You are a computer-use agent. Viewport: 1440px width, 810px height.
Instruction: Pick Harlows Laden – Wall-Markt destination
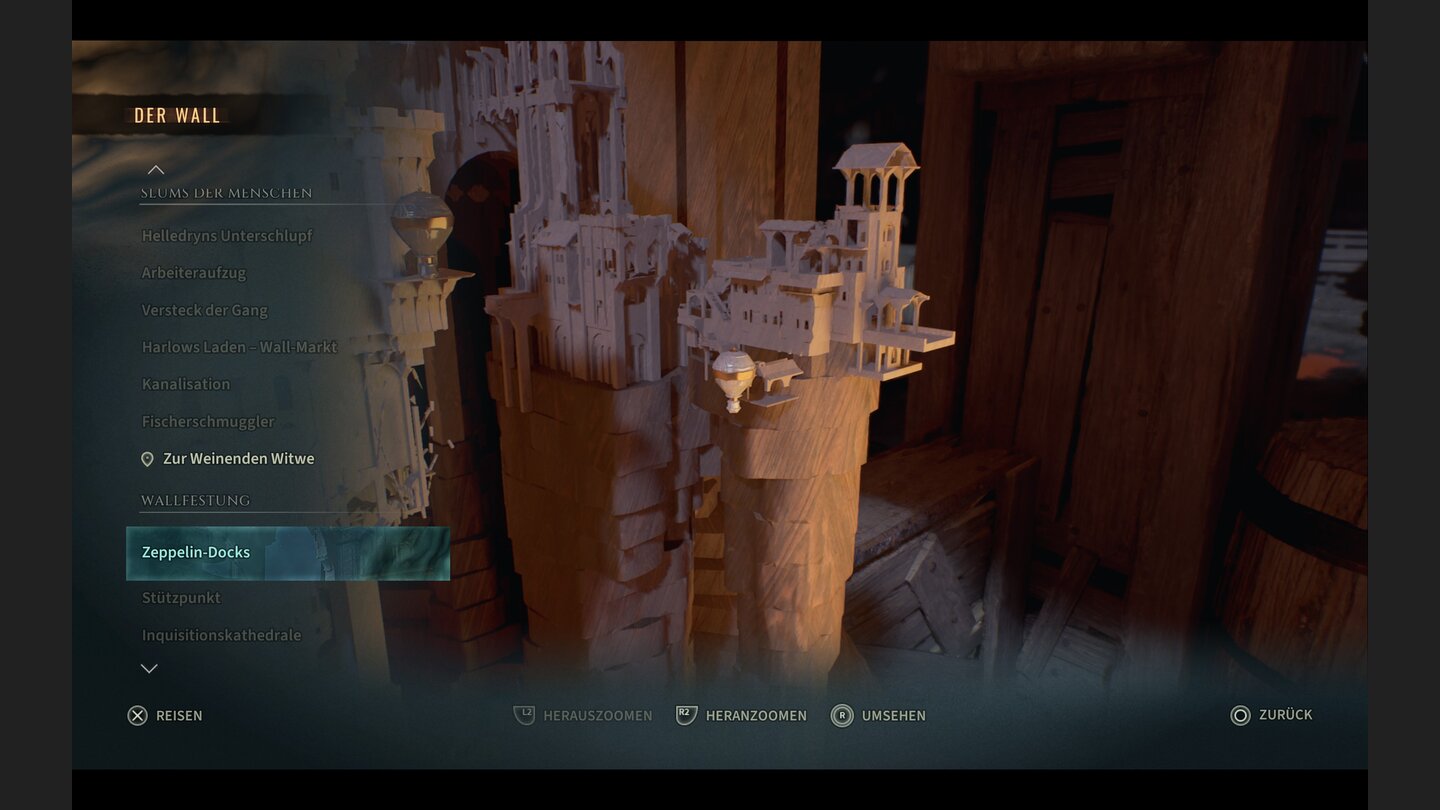click(x=240, y=347)
